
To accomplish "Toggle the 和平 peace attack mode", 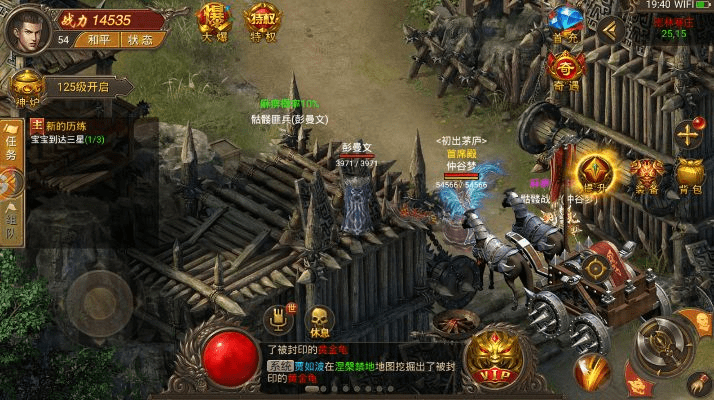I will (97, 40).
